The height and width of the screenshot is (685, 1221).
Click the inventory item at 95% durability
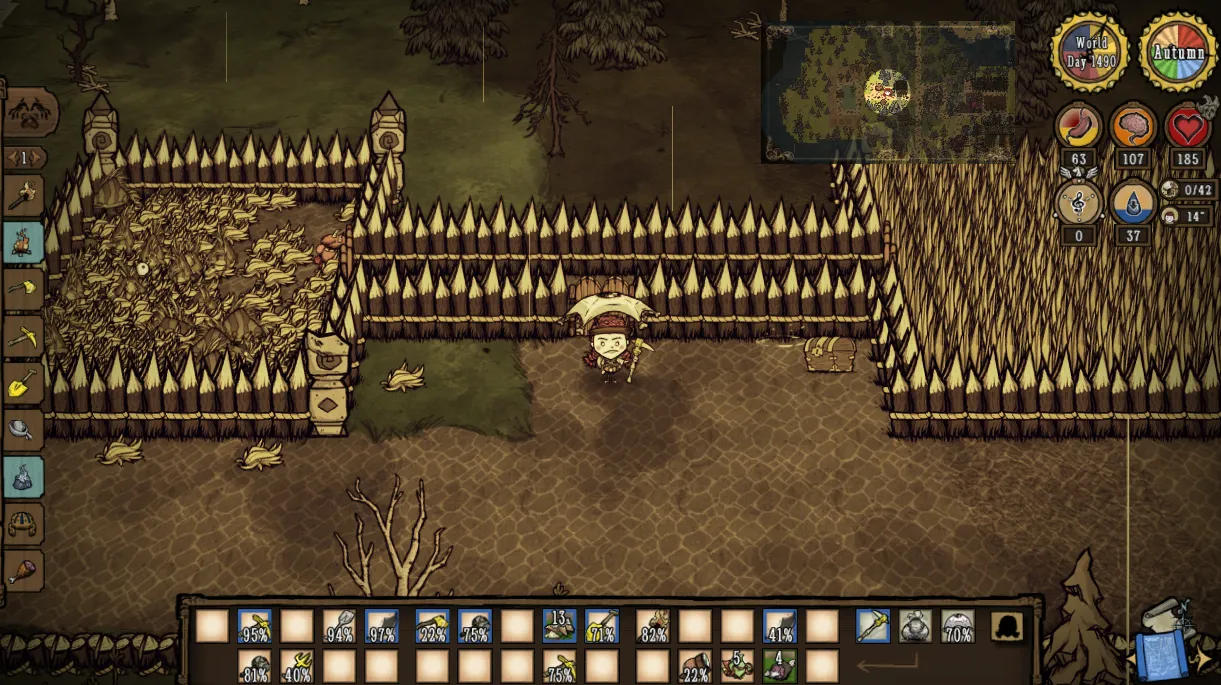[x=255, y=626]
